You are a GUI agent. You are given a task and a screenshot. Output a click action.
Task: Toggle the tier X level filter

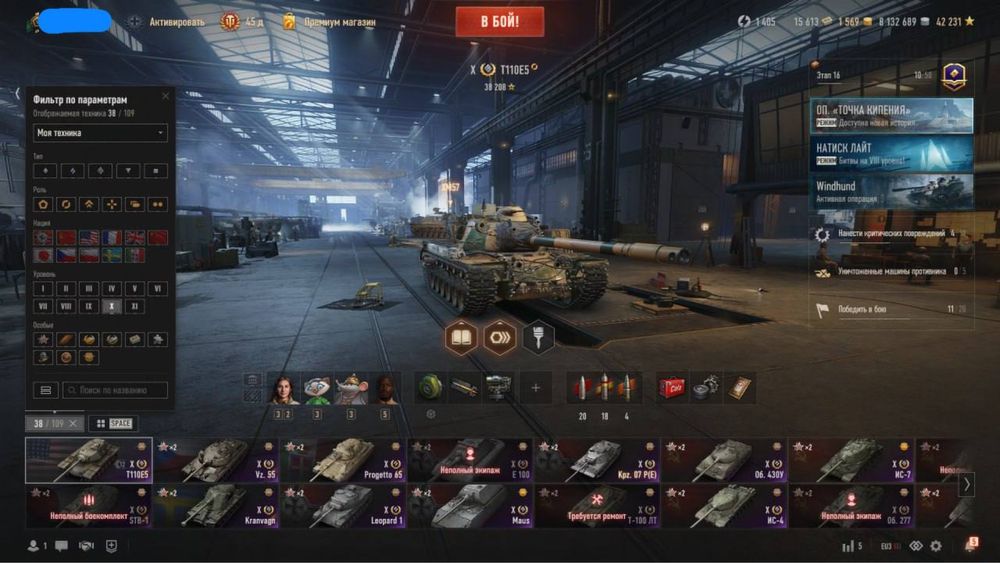[112, 307]
